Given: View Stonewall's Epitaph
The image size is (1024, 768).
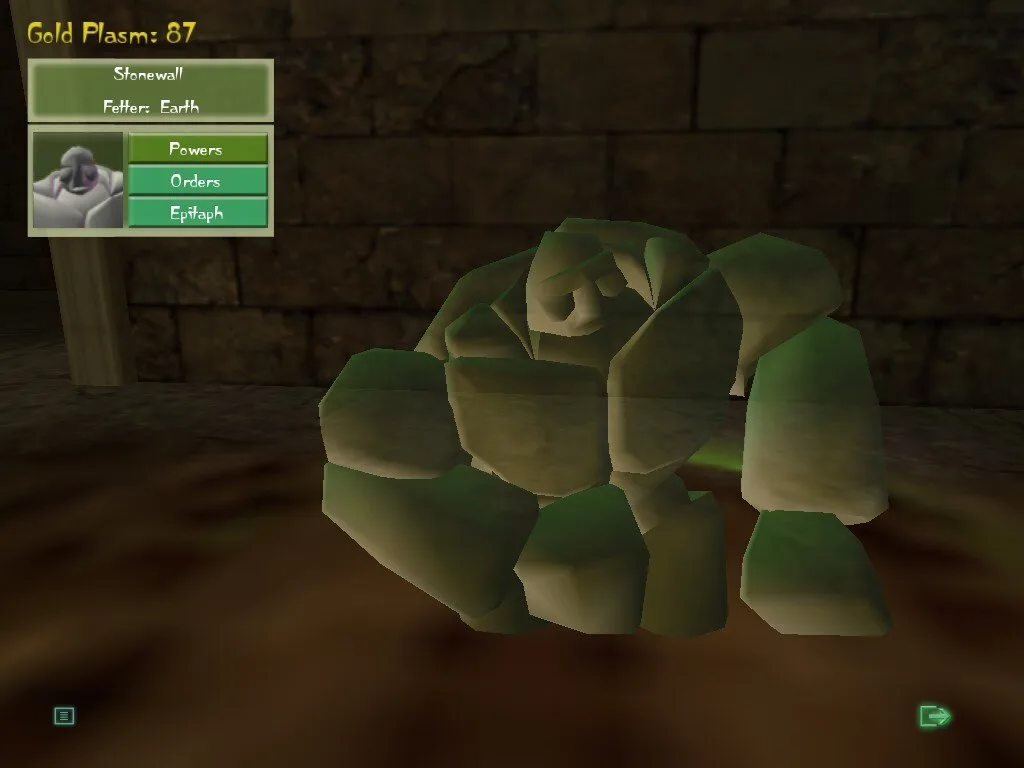Looking at the screenshot, I should click(x=197, y=213).
